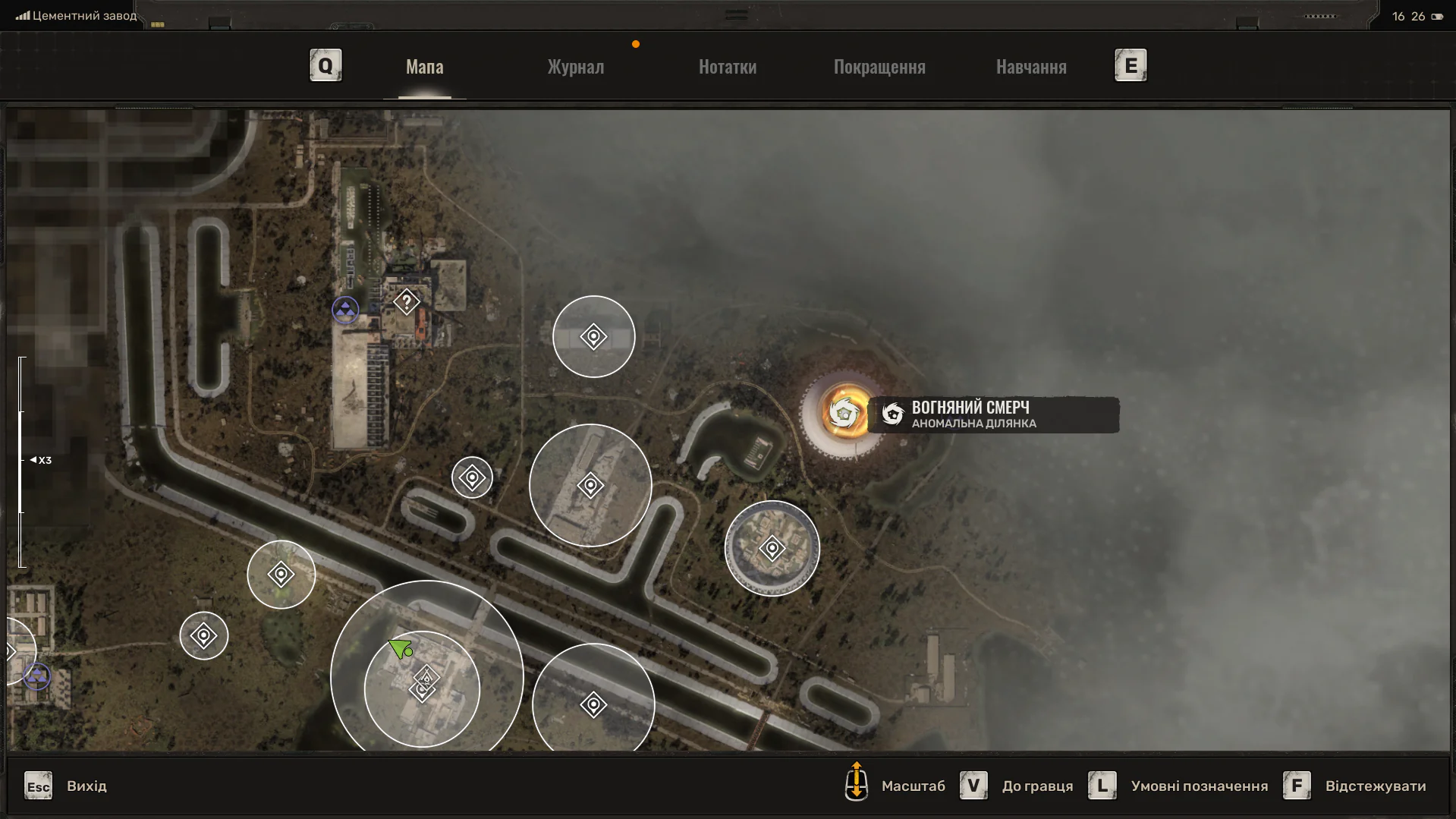The height and width of the screenshot is (819, 1456).
Task: Switch to the Мапа tab
Action: pos(424,67)
